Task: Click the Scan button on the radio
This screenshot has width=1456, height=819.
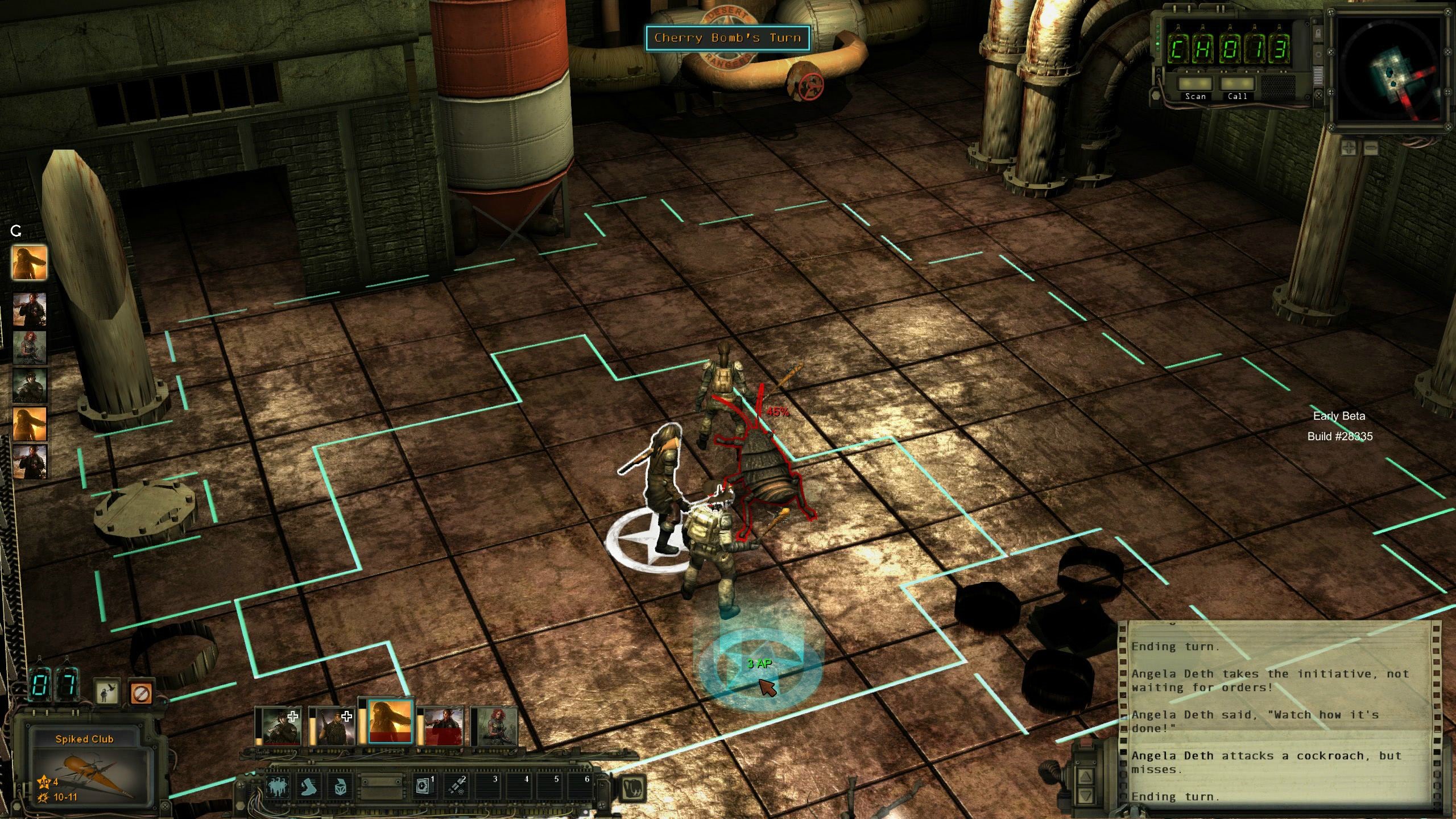Action: [1195, 86]
